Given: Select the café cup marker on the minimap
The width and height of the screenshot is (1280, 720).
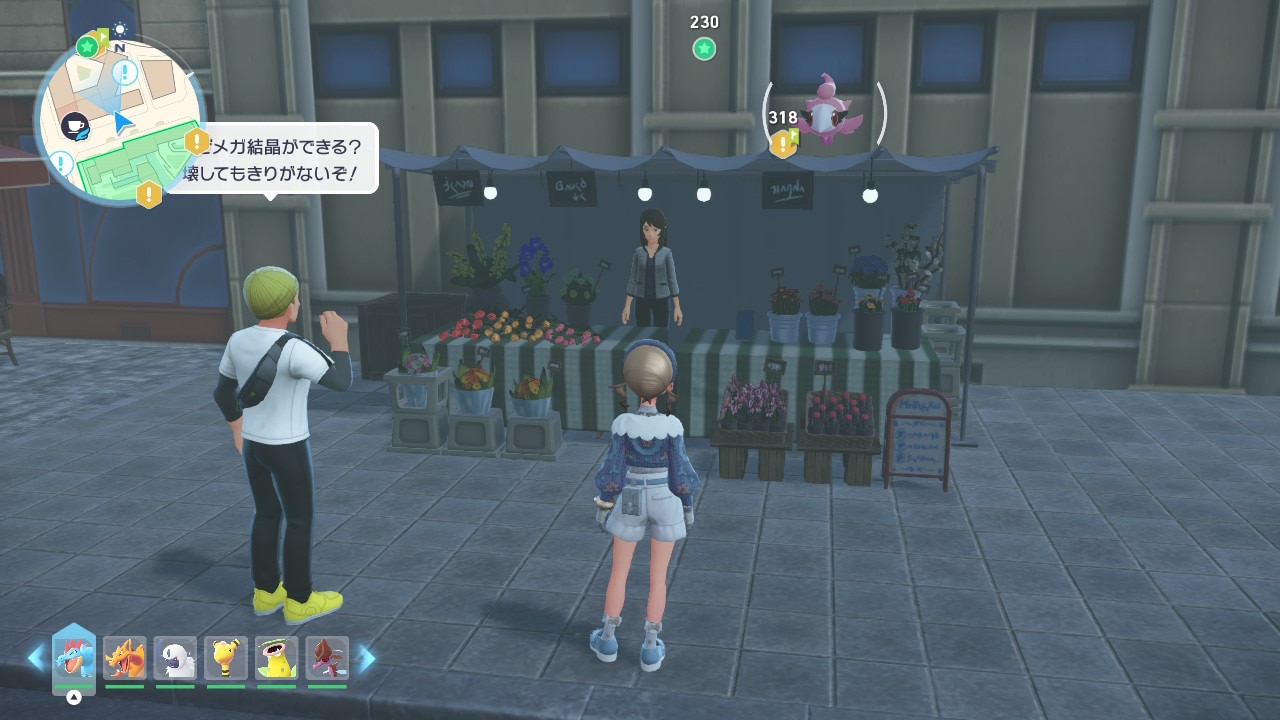Looking at the screenshot, I should 74,126.
